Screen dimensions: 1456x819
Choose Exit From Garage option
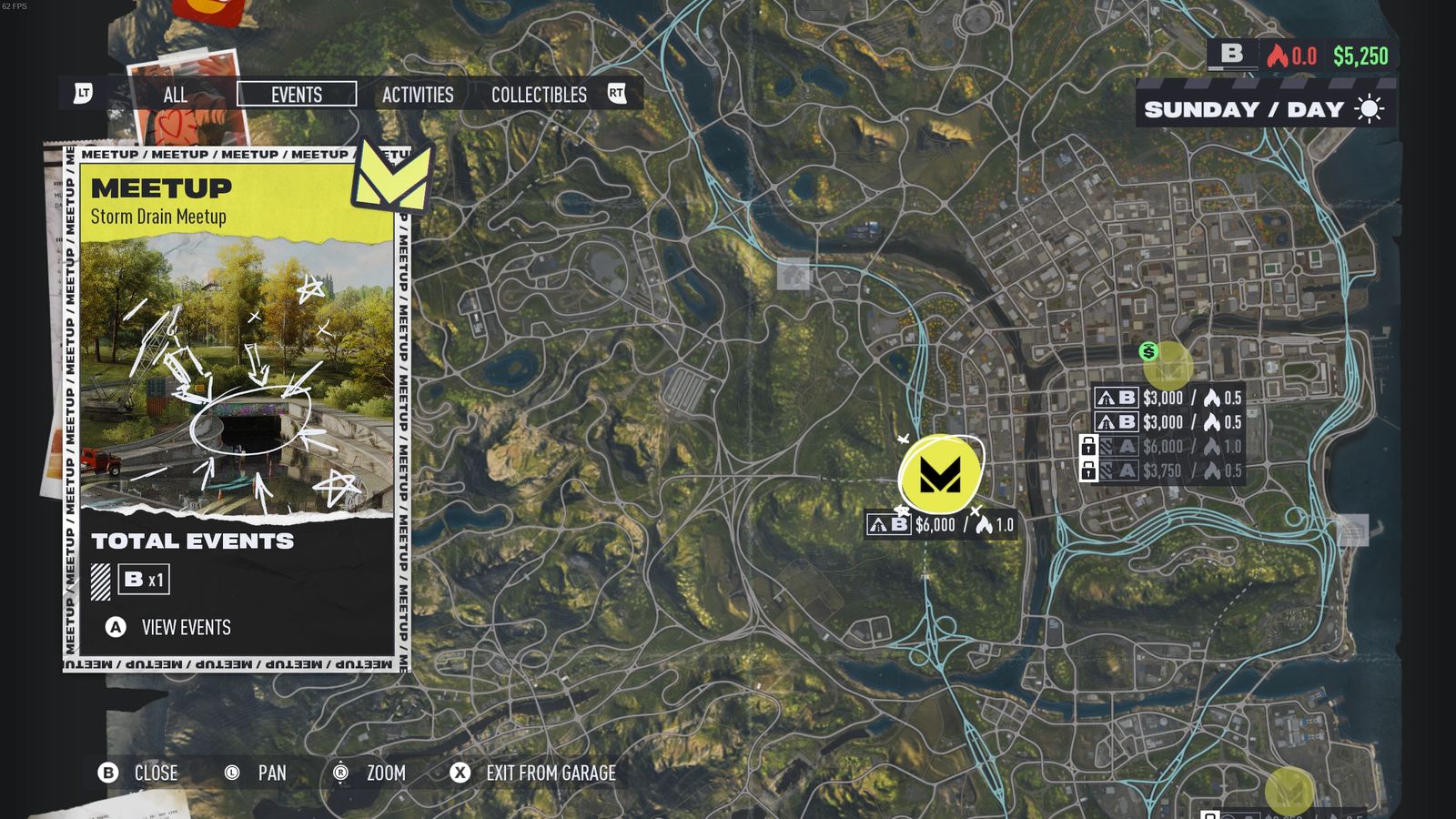click(x=550, y=773)
